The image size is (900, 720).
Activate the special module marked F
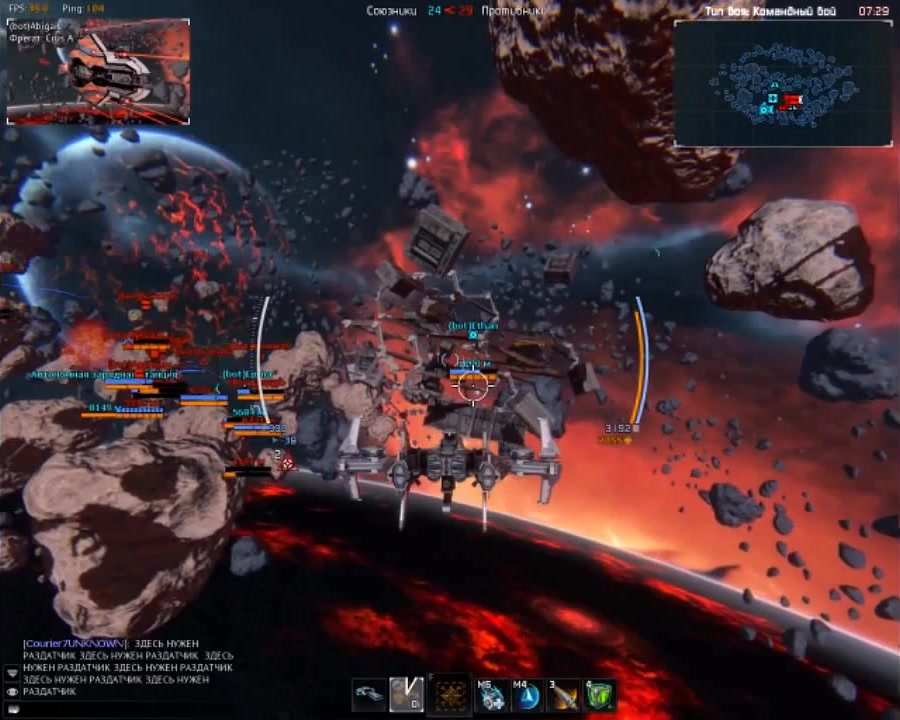pos(449,694)
